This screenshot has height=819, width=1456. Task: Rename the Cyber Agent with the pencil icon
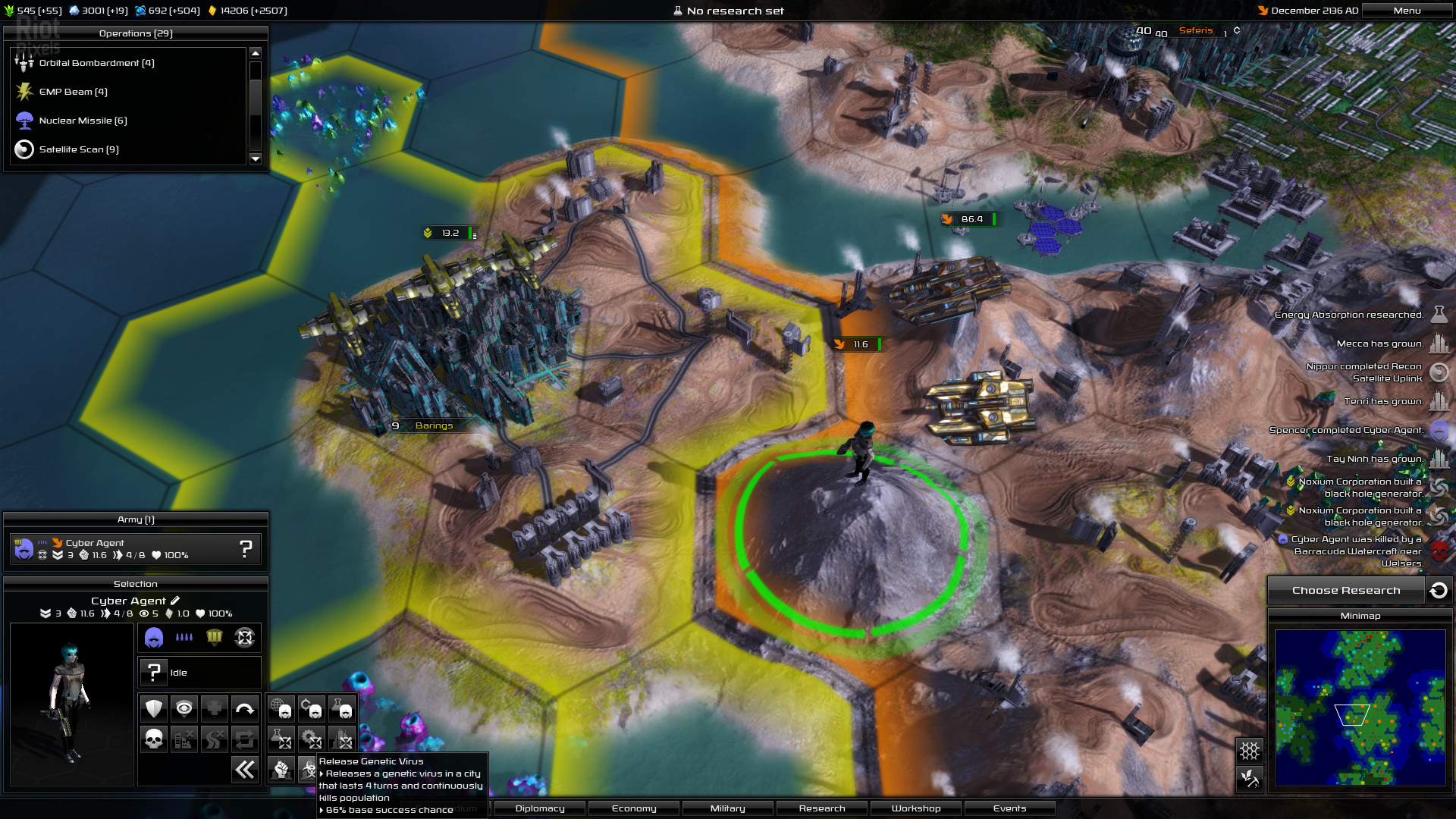click(x=175, y=601)
